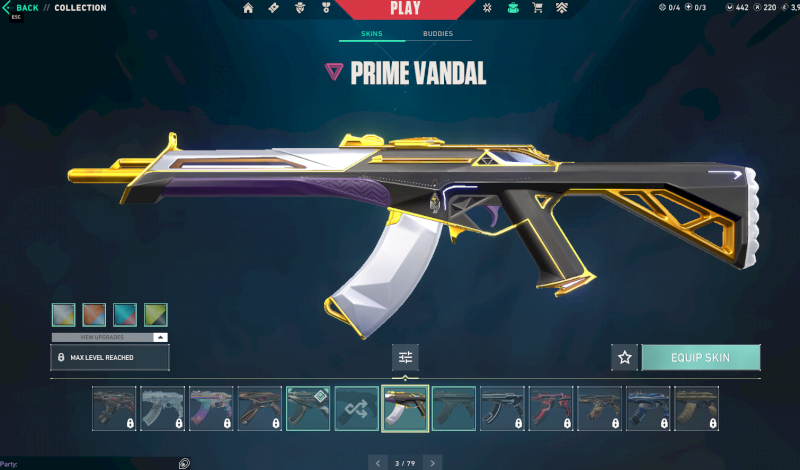Open the skin filter sliders button
800x470 pixels.
(x=405, y=357)
